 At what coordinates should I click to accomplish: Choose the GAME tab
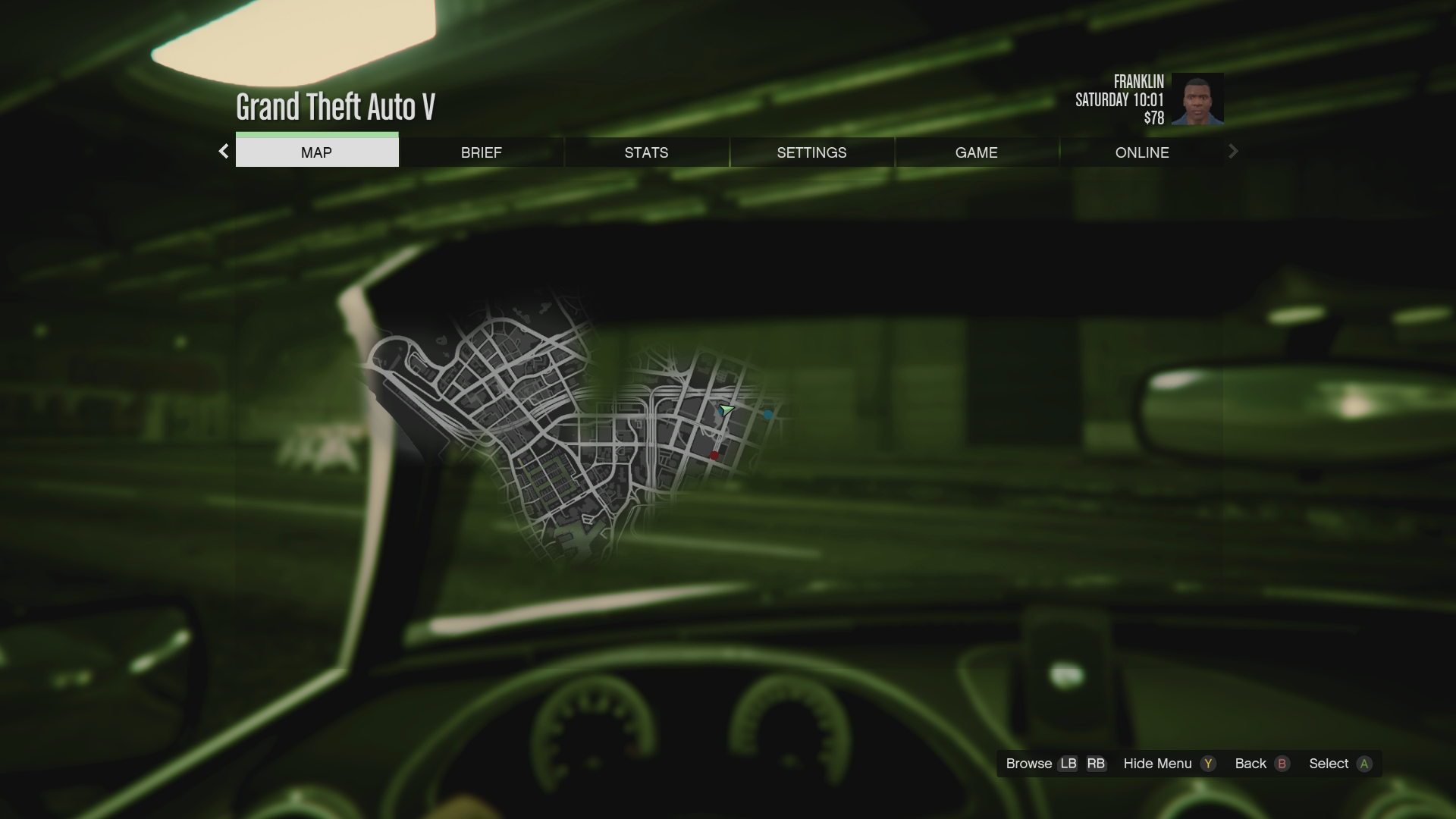[x=976, y=152]
